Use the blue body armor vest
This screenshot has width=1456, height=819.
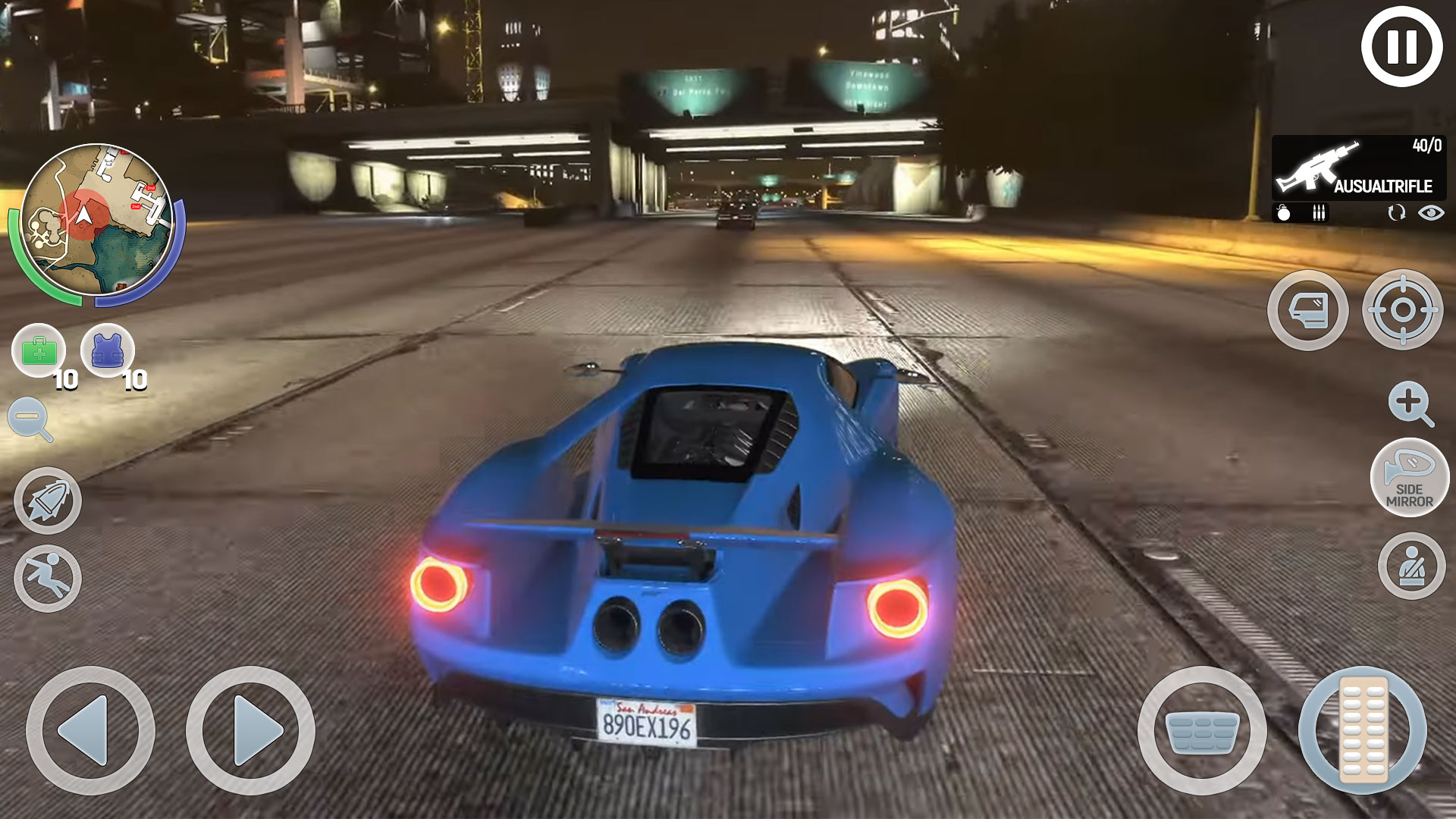107,351
